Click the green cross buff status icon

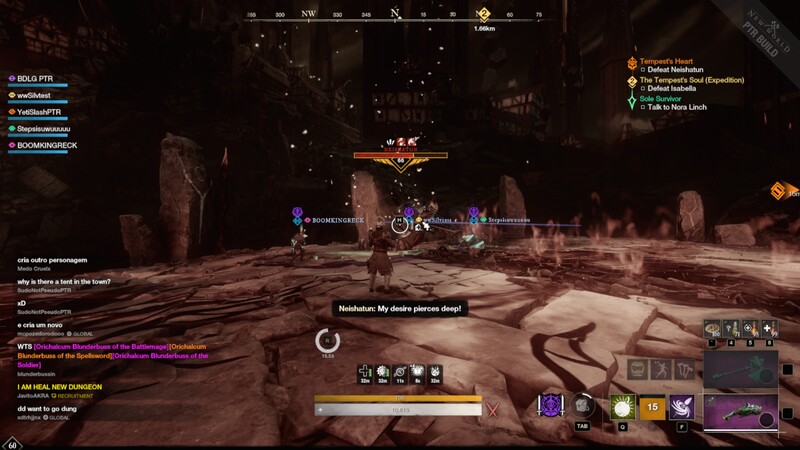click(366, 371)
